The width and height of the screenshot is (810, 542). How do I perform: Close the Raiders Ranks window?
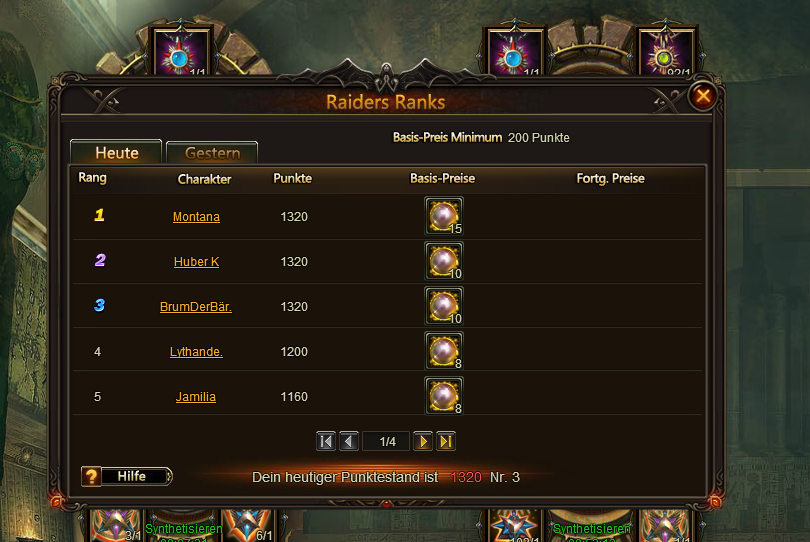coord(703,96)
